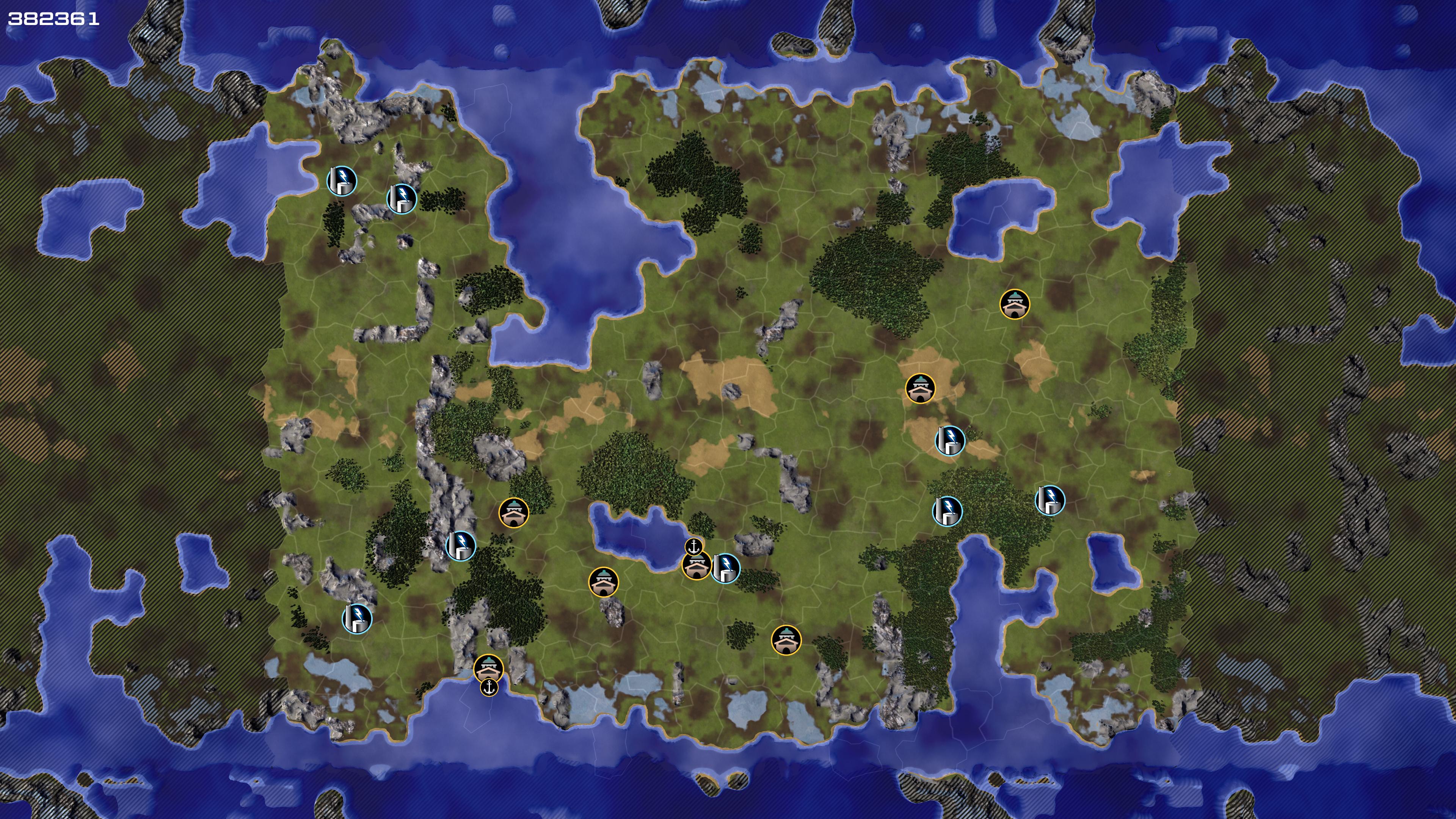
Task: Open the lakeside city marker below the anchor
Action: [x=697, y=566]
